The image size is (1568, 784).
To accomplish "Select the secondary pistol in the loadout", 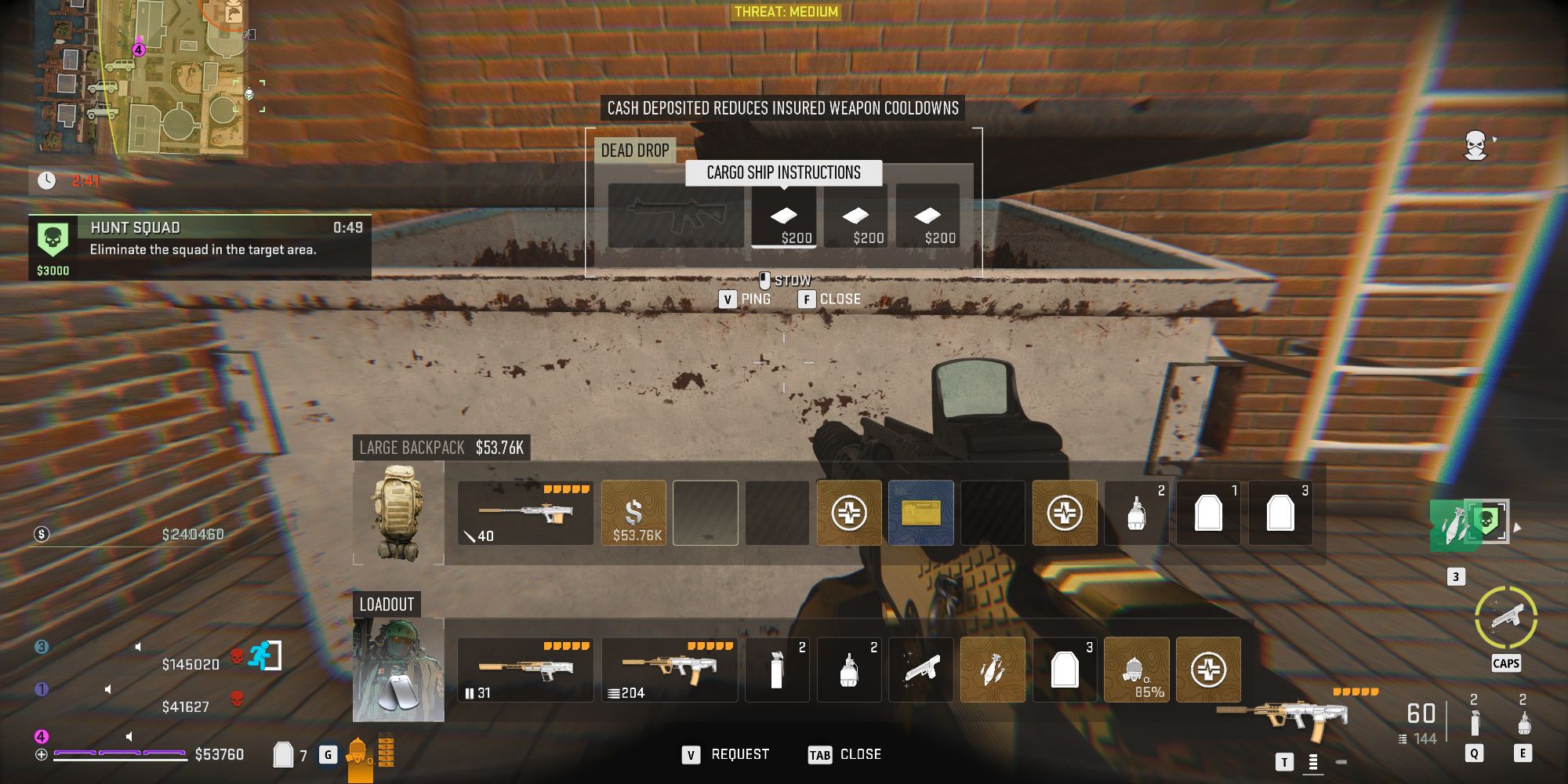I will click(921, 670).
